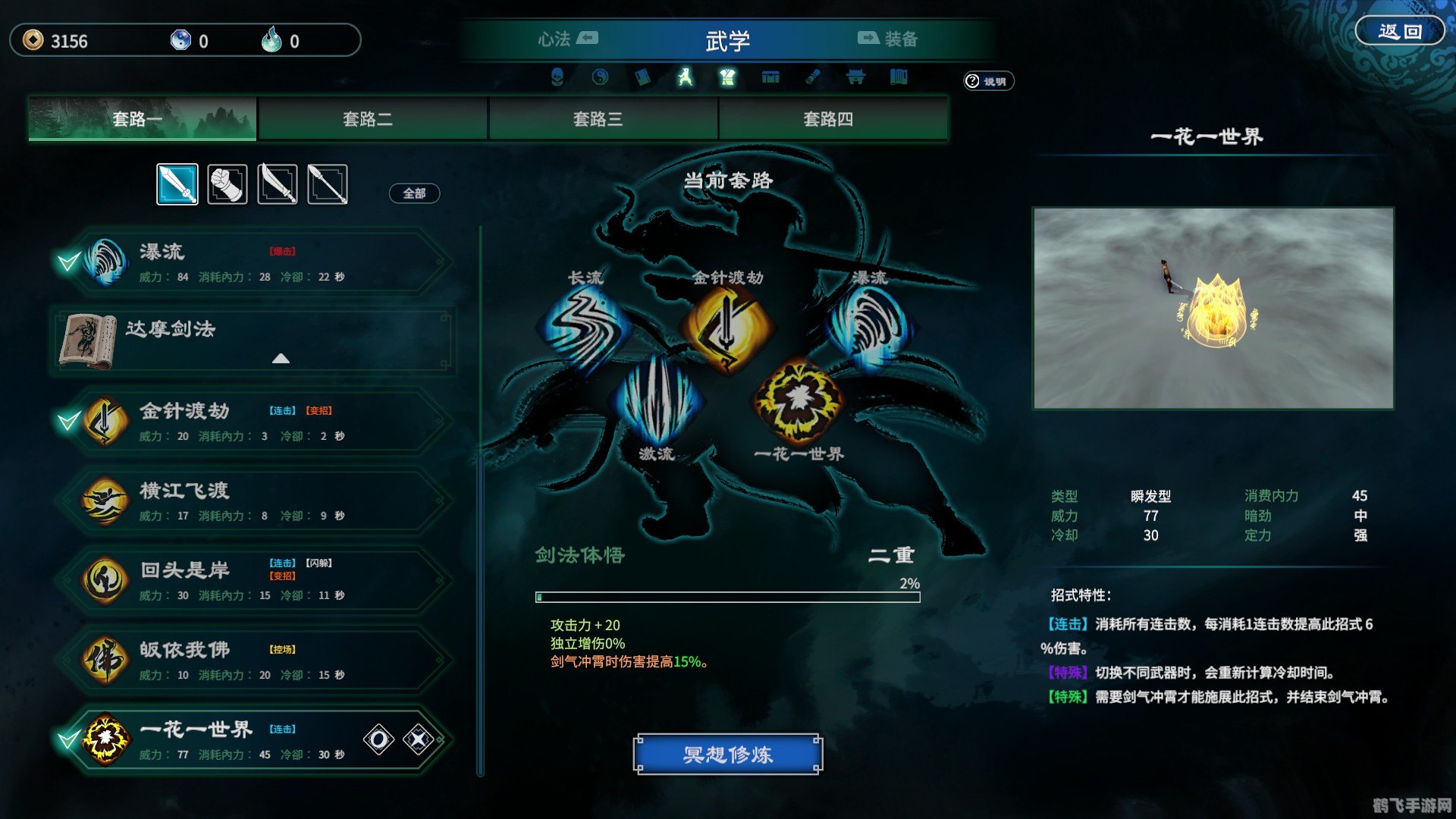Image resolution: width=1456 pixels, height=819 pixels.
Task: Select the martial artist 武学 icon
Action: click(x=685, y=77)
